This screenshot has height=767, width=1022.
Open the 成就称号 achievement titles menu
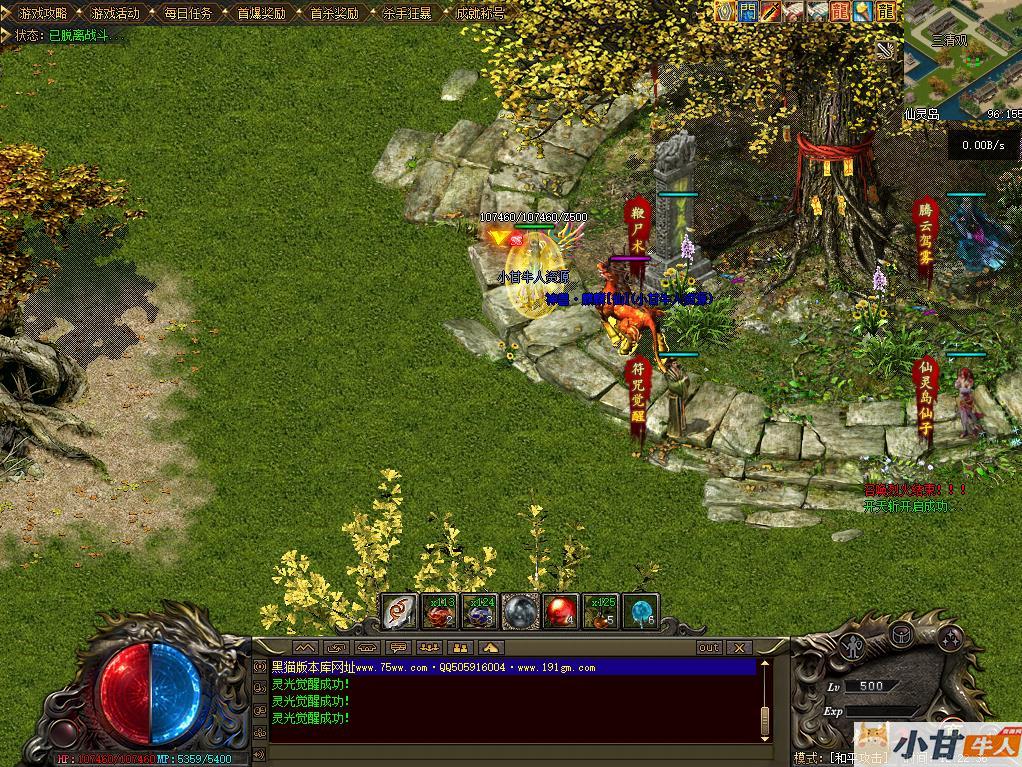(x=480, y=14)
